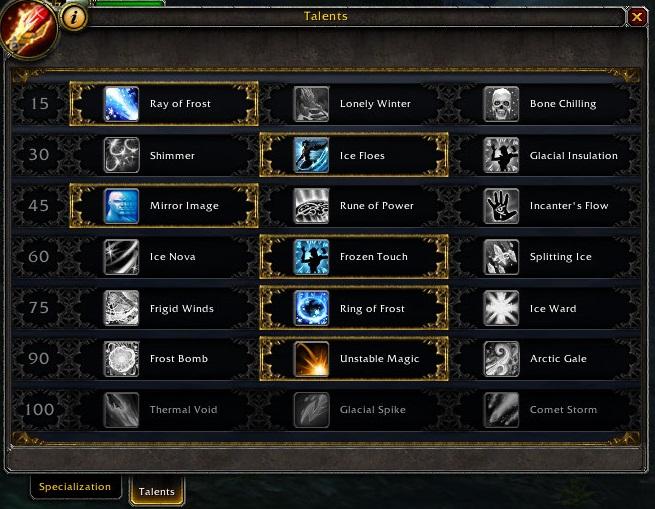This screenshot has height=509, width=655.
Task: Choose the Frozen Touch talent
Action: coord(354,257)
